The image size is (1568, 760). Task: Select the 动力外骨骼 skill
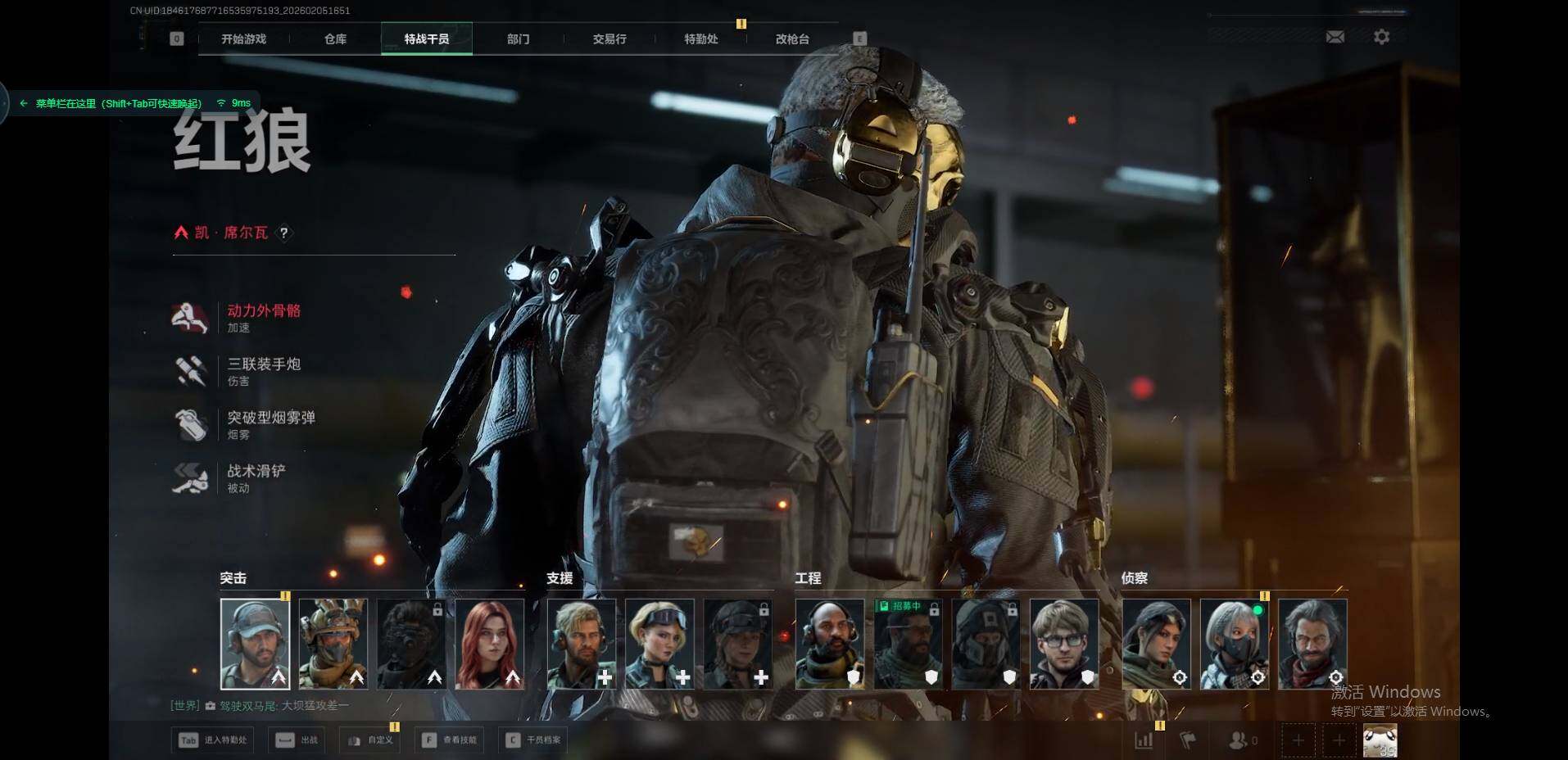[x=263, y=311]
